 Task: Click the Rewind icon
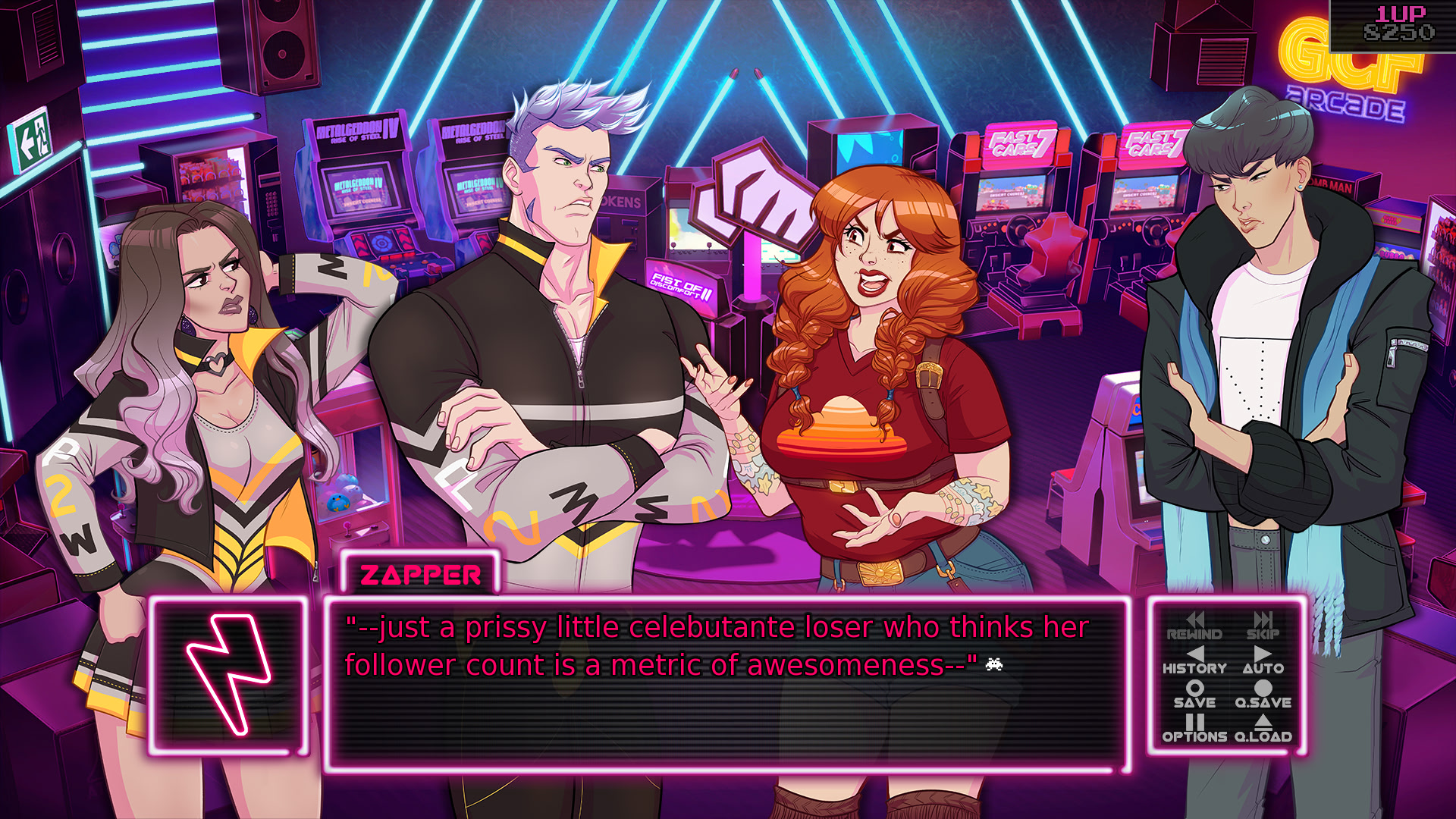(1196, 620)
